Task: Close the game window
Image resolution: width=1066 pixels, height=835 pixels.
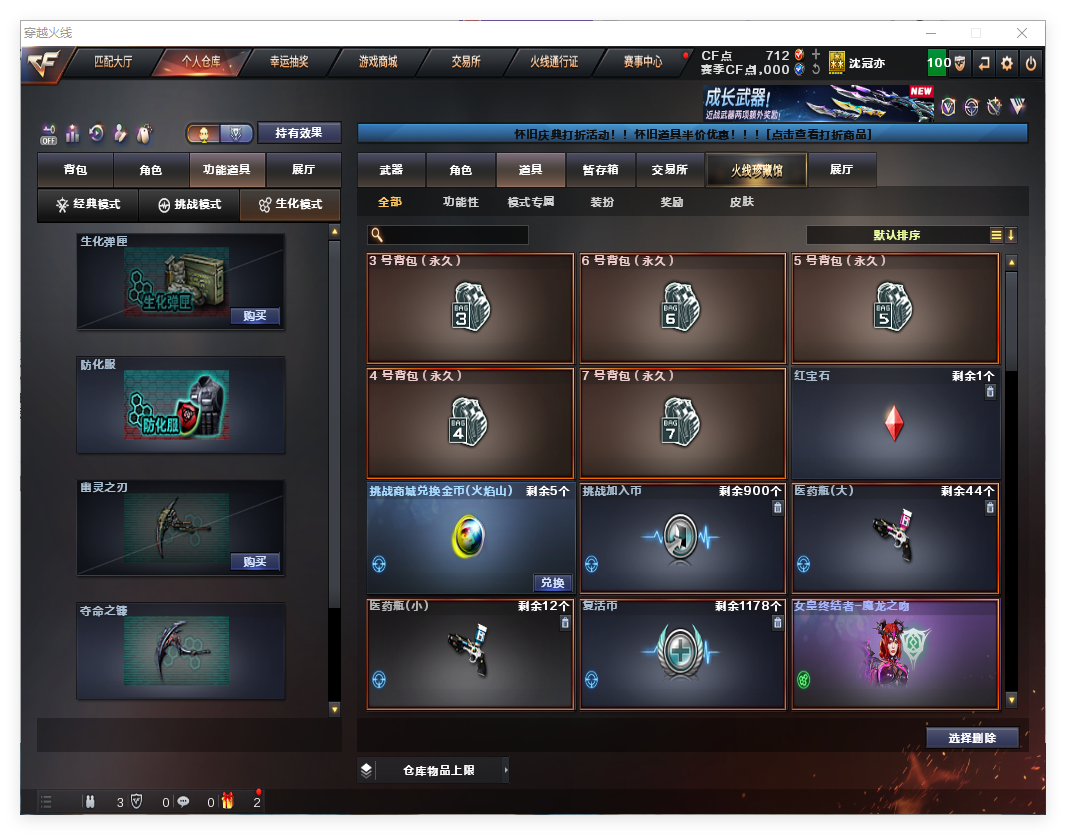Action: [1022, 33]
